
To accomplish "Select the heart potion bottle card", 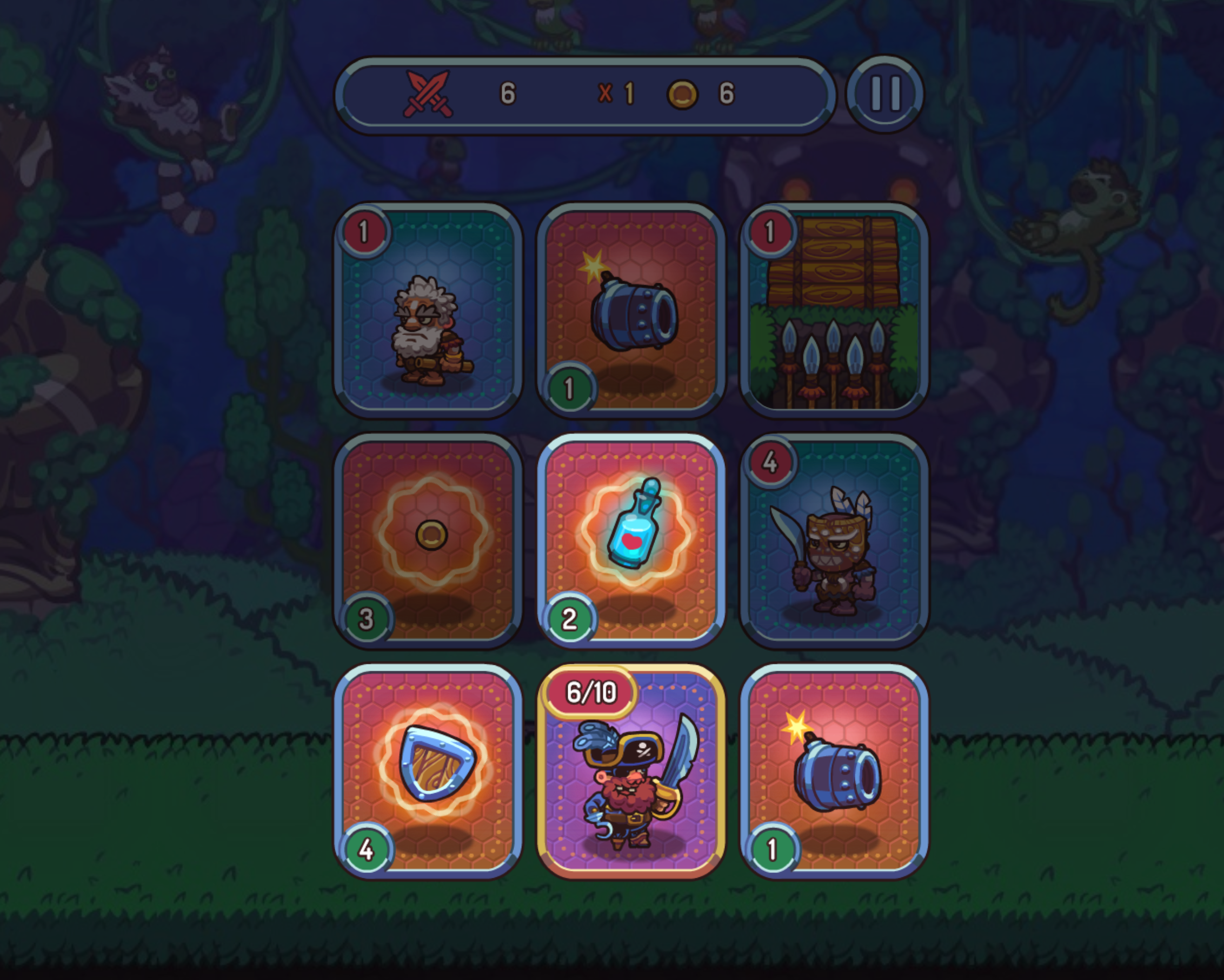I will 631,541.
